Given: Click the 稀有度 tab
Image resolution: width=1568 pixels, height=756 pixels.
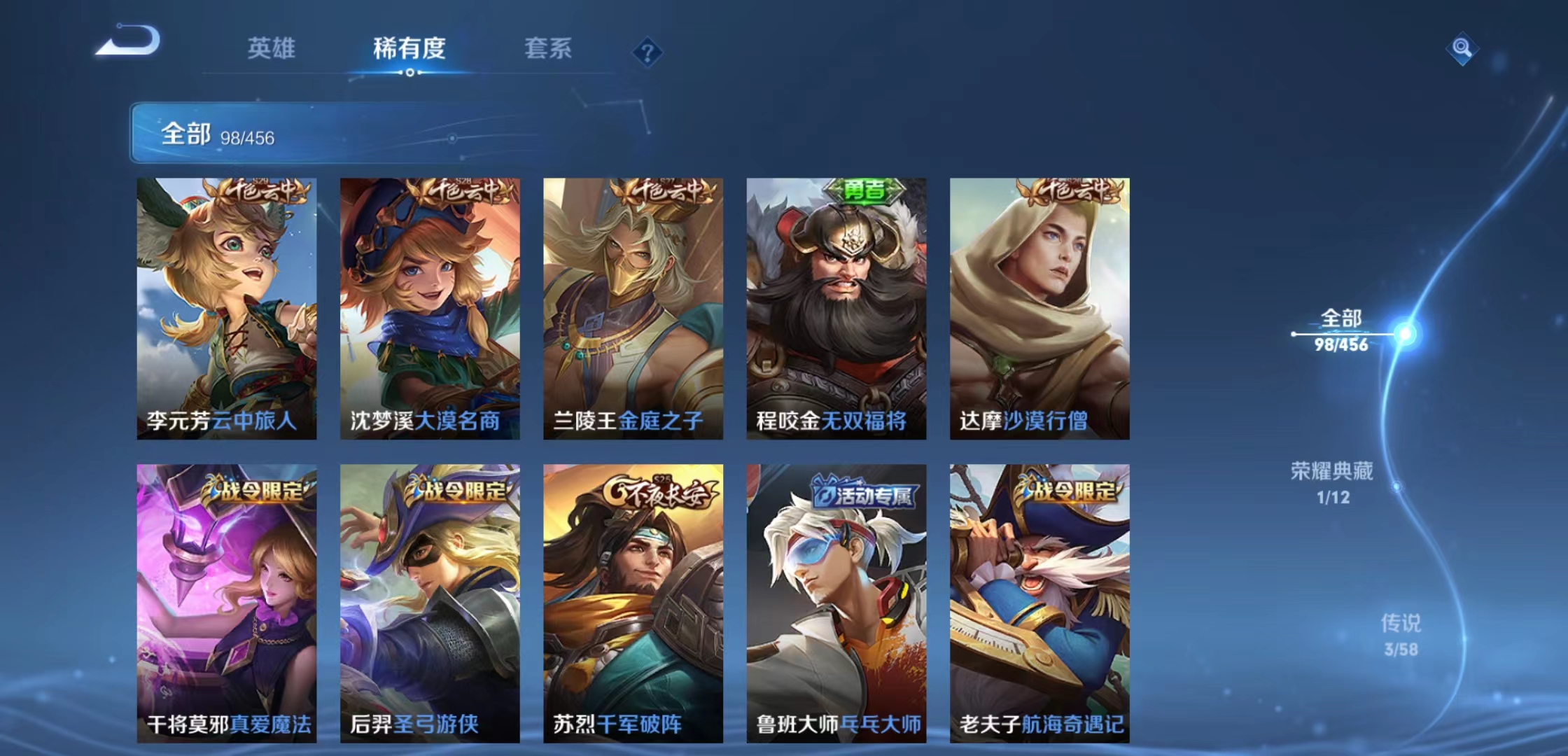Looking at the screenshot, I should click(x=410, y=49).
